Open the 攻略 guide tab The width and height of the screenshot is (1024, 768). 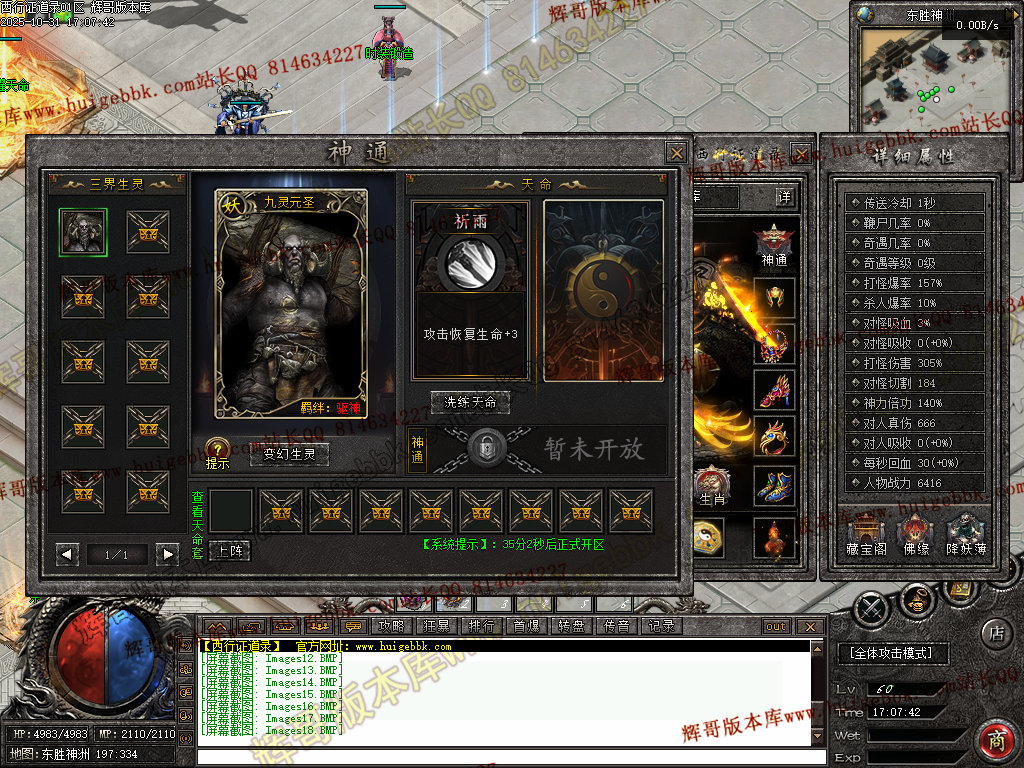coord(391,626)
